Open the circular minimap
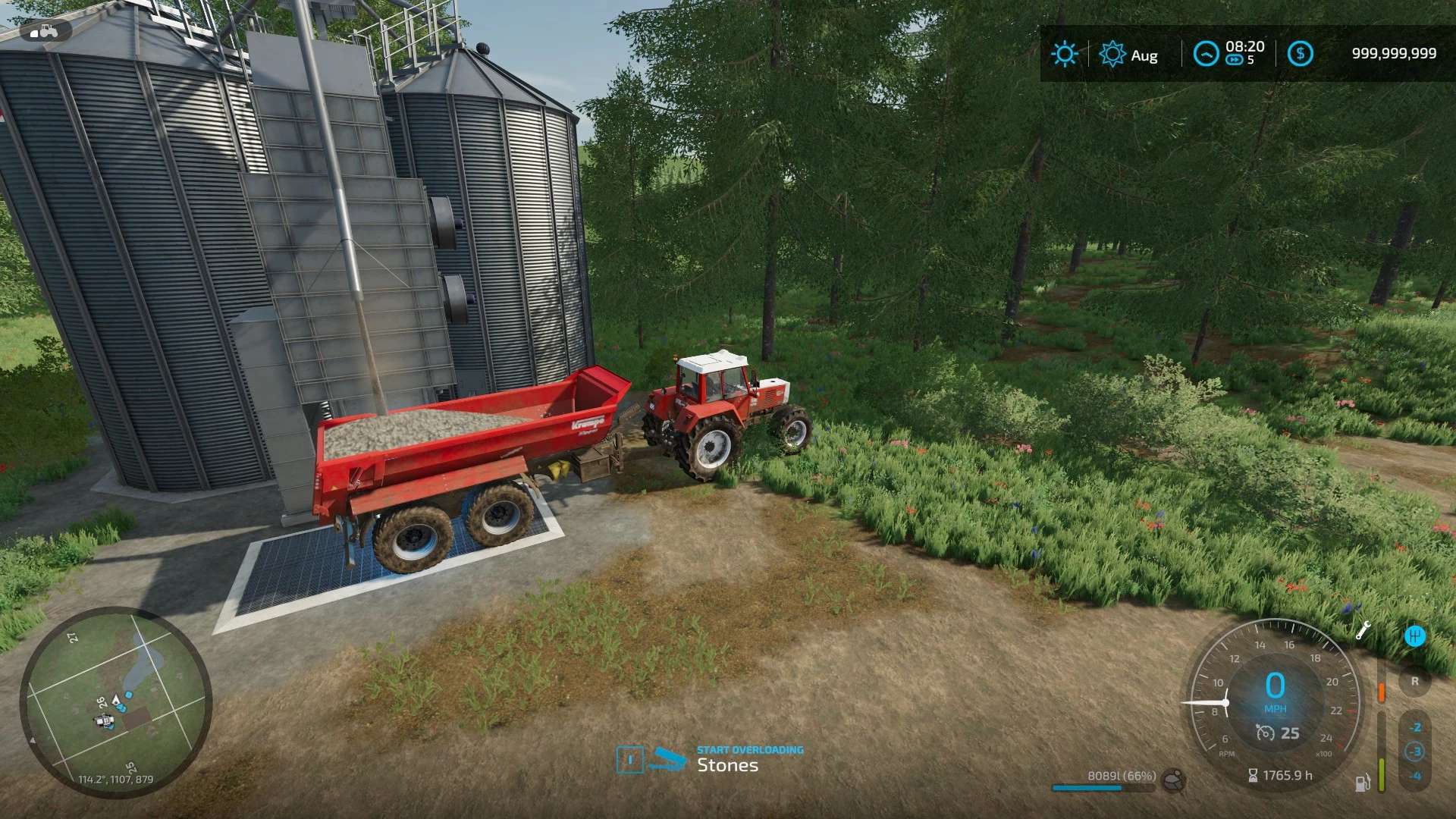This screenshot has height=819, width=1456. [115, 702]
